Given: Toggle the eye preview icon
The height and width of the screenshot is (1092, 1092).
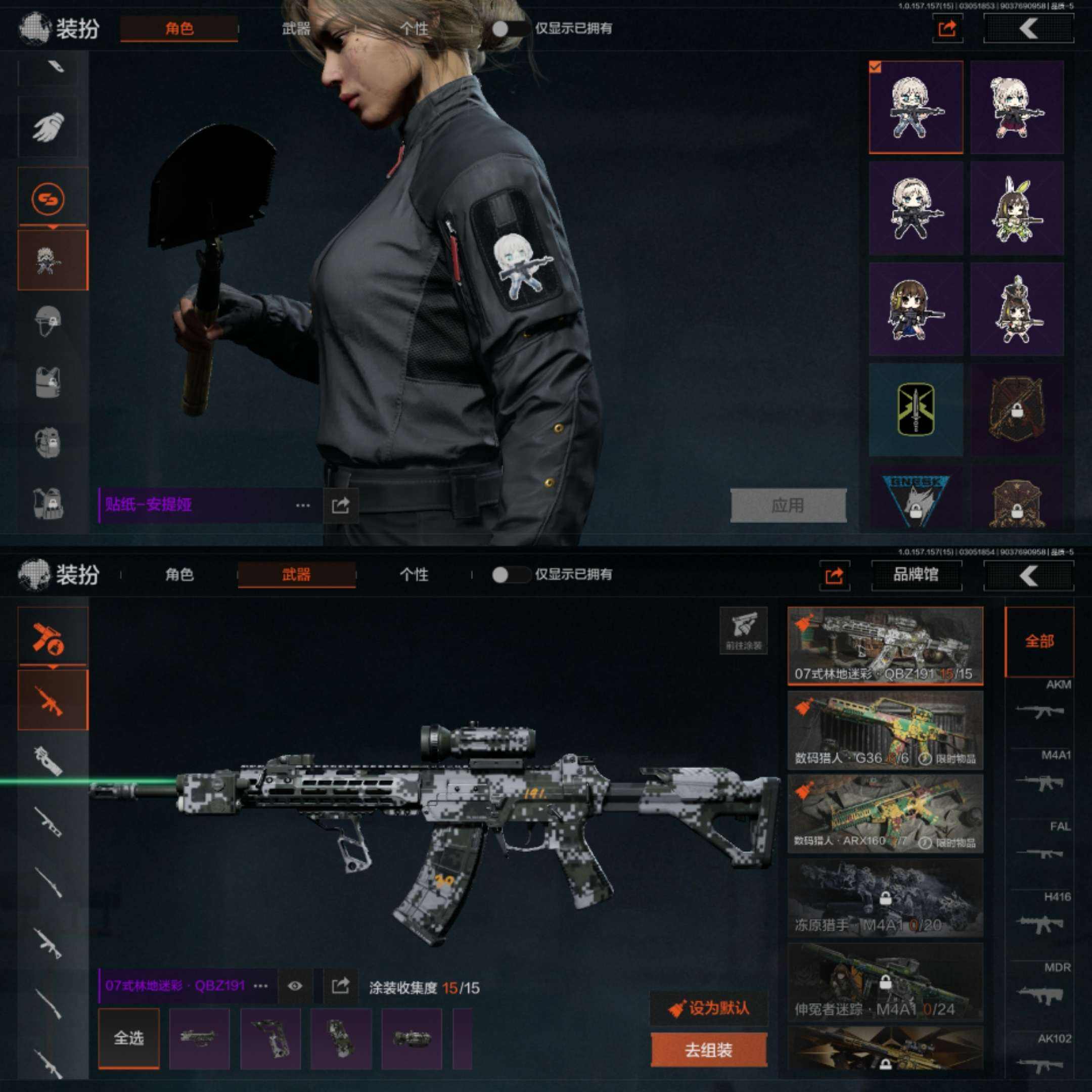Looking at the screenshot, I should [x=294, y=986].
